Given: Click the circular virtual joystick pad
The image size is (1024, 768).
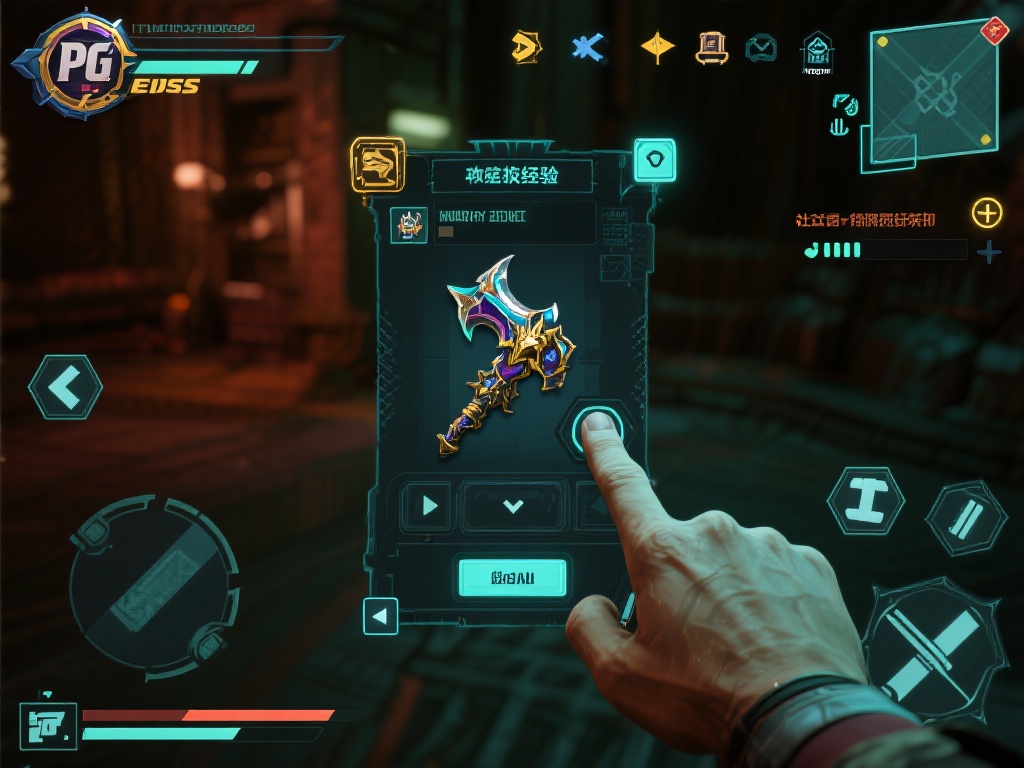Looking at the screenshot, I should click(153, 581).
